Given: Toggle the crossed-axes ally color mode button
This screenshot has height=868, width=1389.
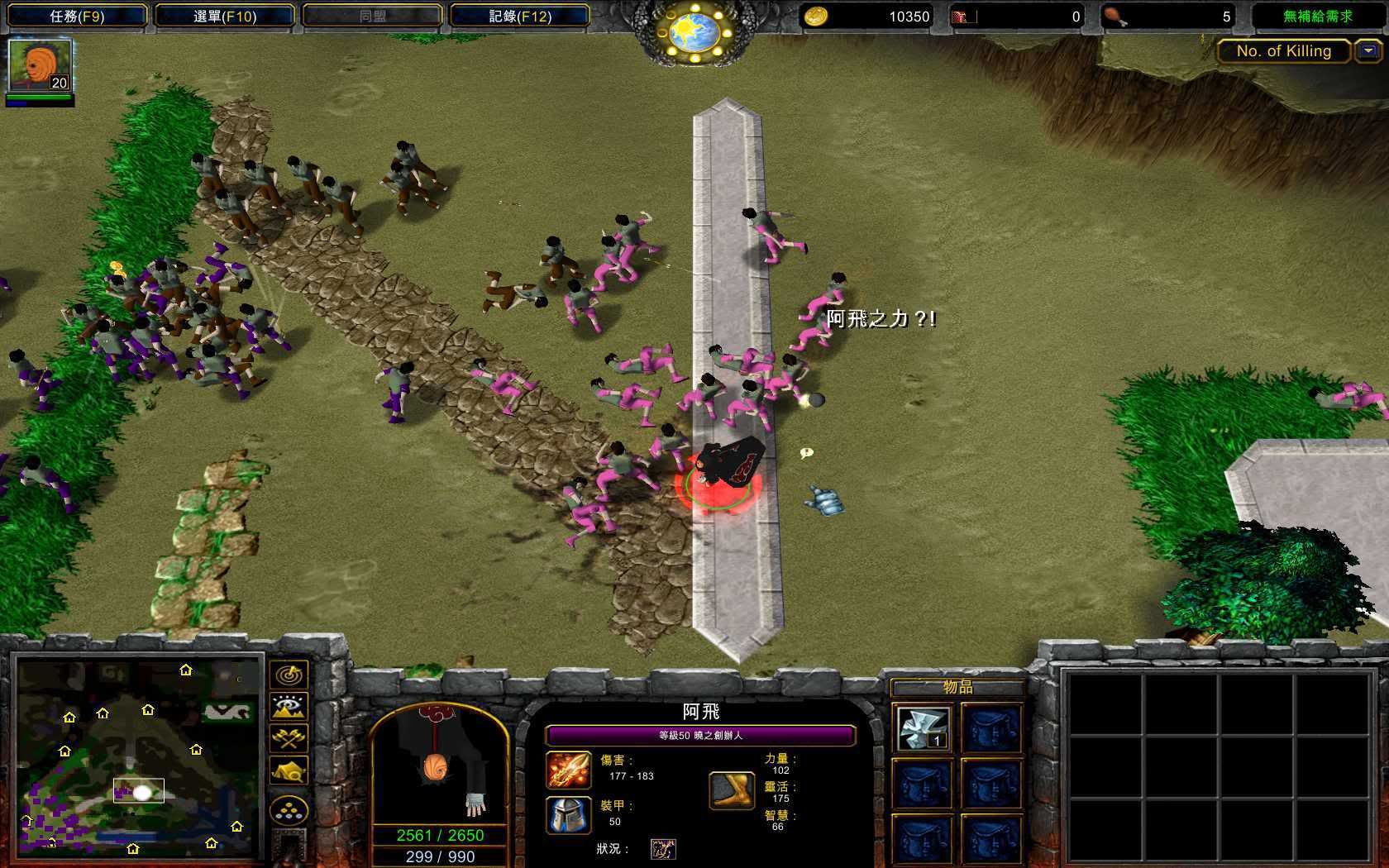Looking at the screenshot, I should (x=289, y=738).
